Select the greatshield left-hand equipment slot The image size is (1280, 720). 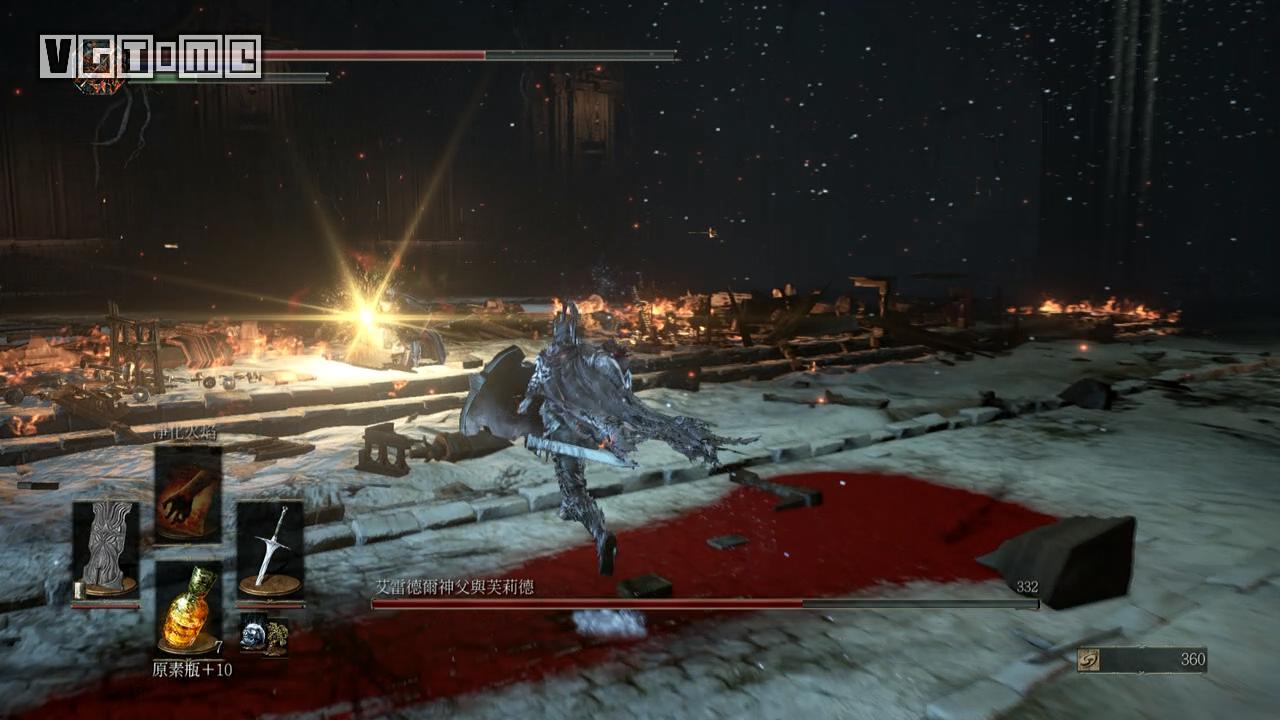pos(106,549)
